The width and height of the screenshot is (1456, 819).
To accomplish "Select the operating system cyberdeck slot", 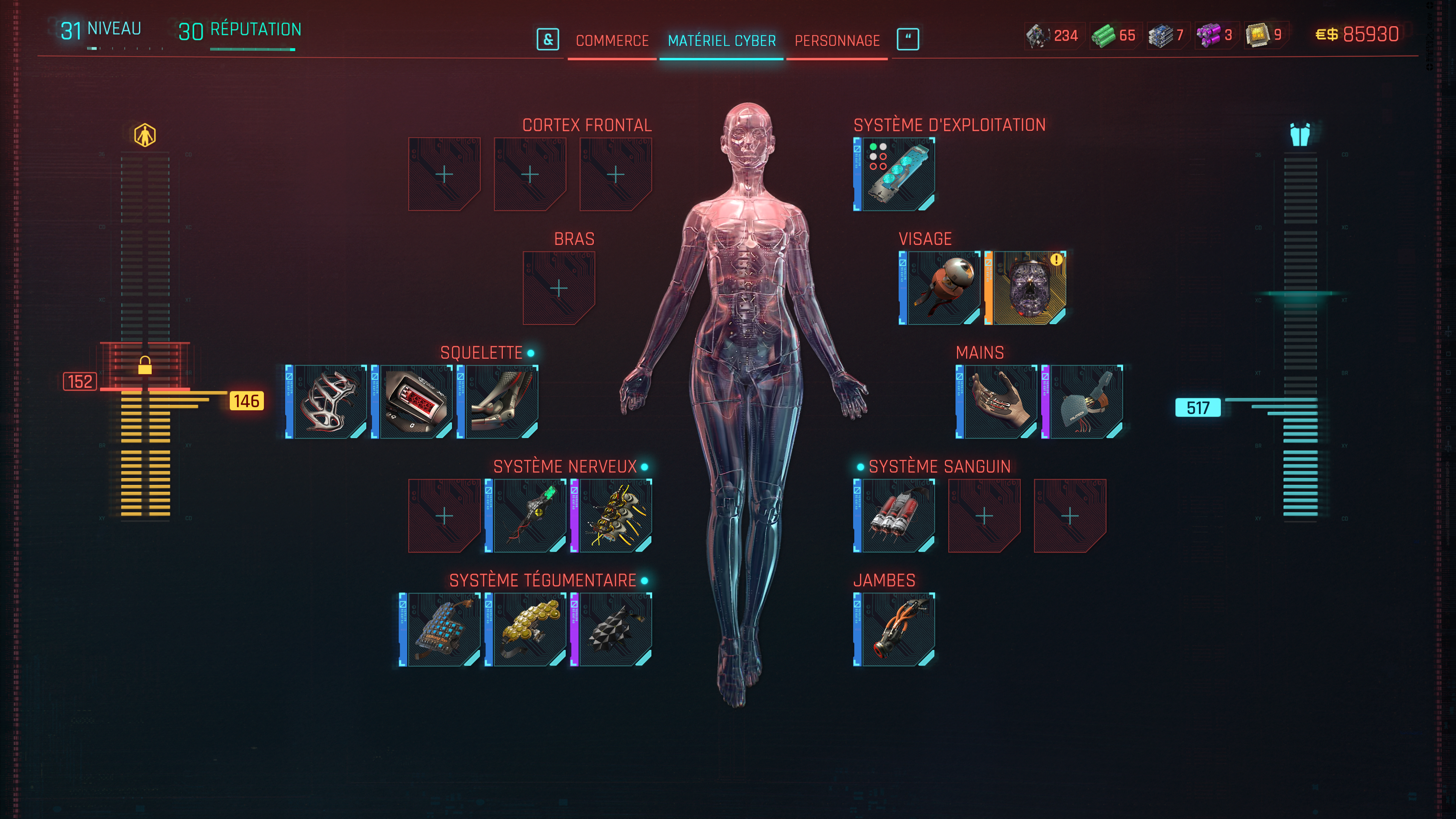I will [894, 174].
